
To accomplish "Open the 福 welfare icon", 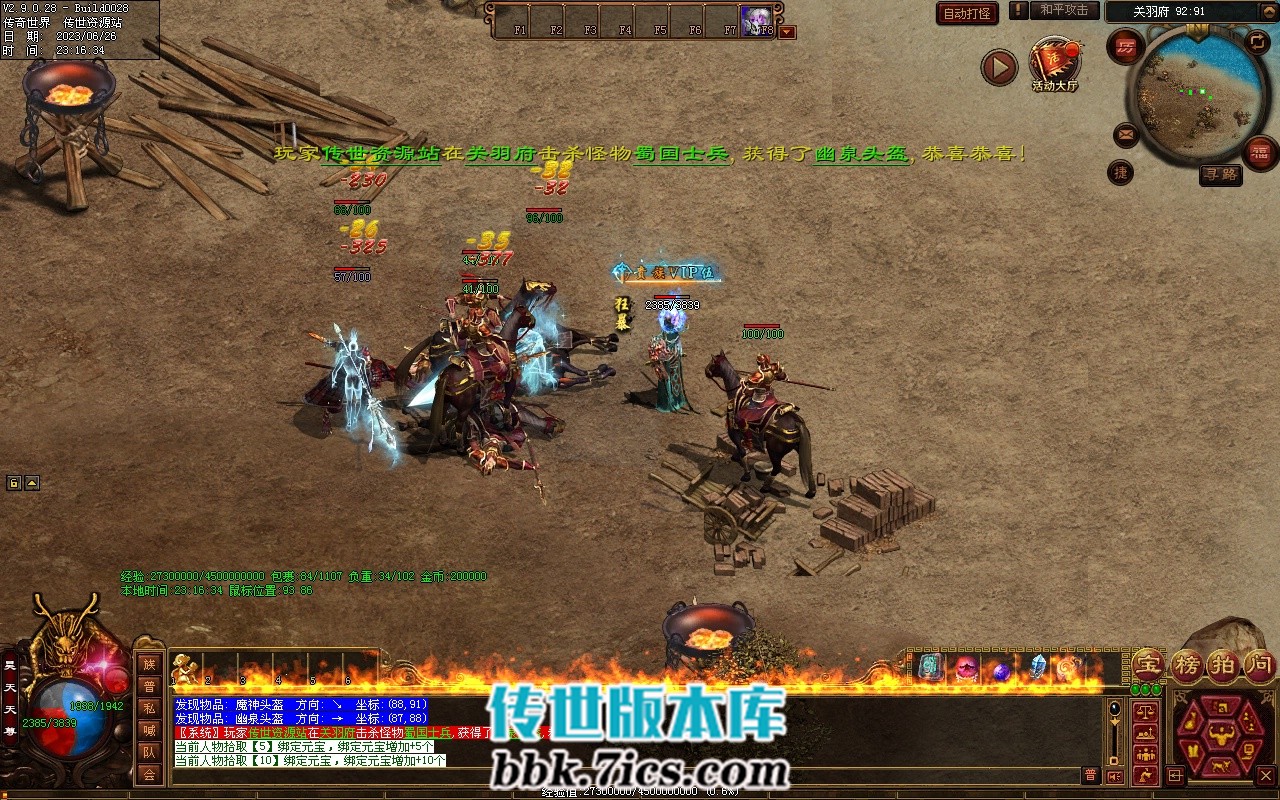I will coord(1260,152).
